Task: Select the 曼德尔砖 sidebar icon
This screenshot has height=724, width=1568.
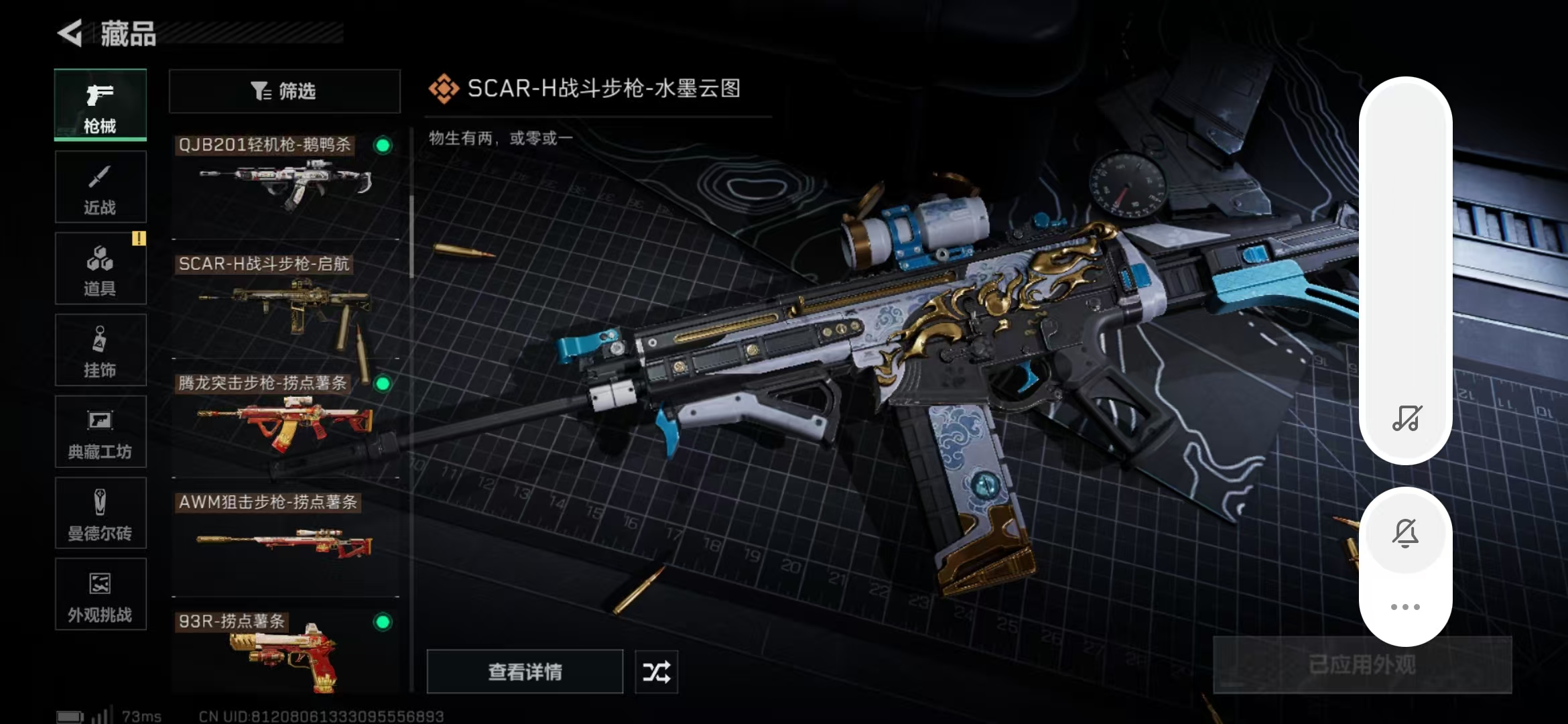Action: coord(101,513)
